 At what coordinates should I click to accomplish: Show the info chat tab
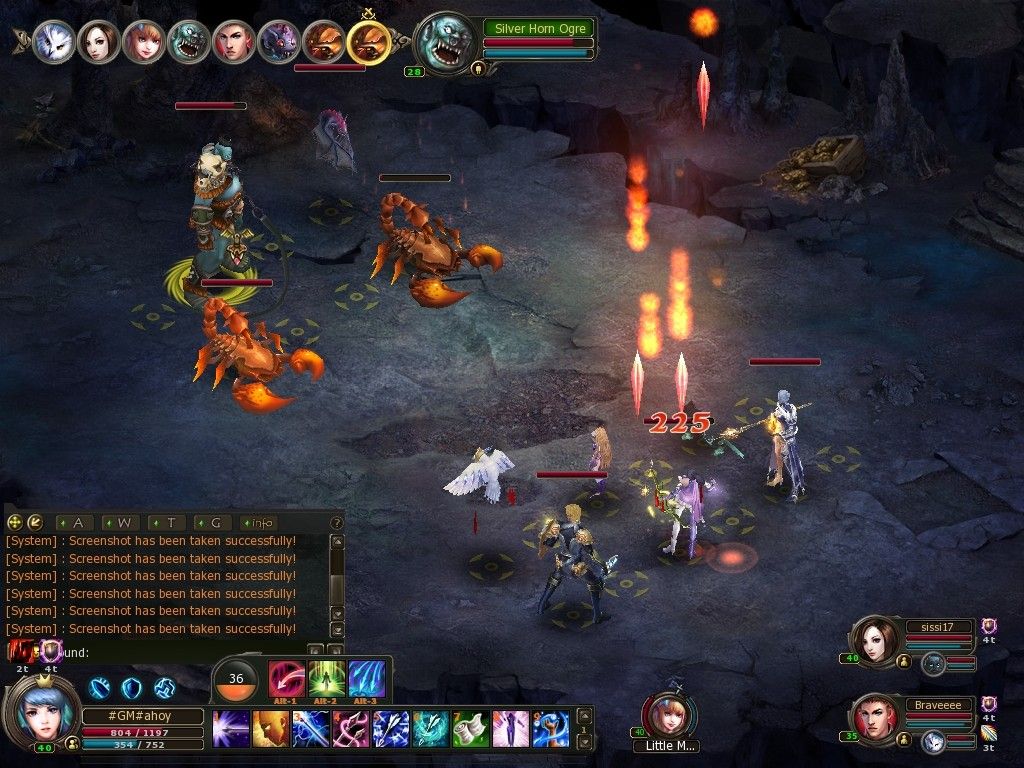coord(260,522)
